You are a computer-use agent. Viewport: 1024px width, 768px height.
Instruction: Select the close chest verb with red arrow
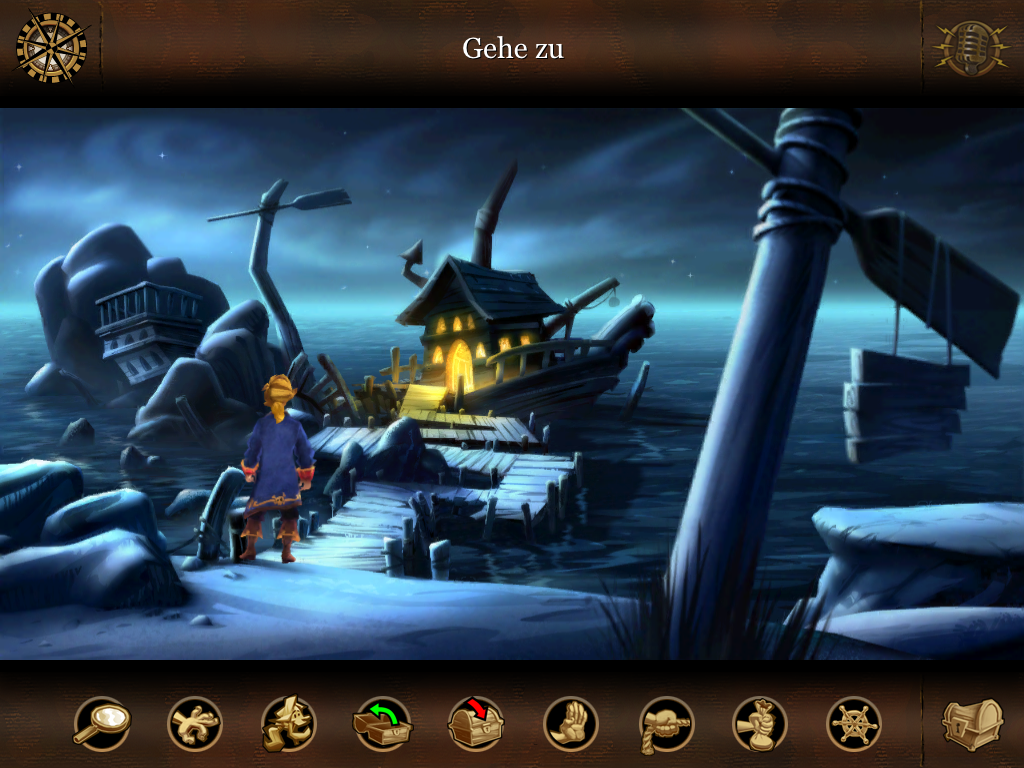[x=477, y=723]
